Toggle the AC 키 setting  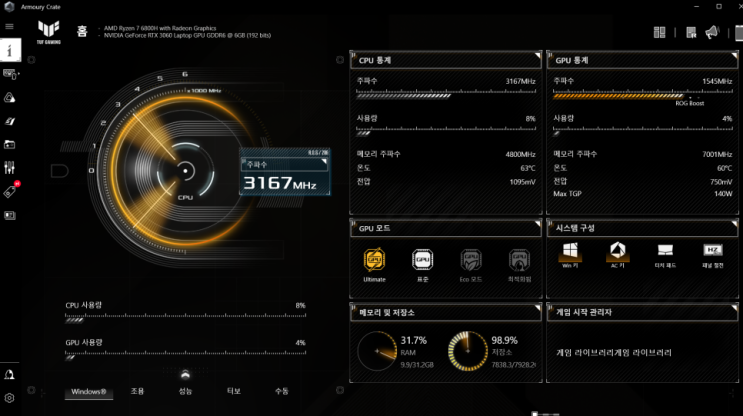[617, 251]
